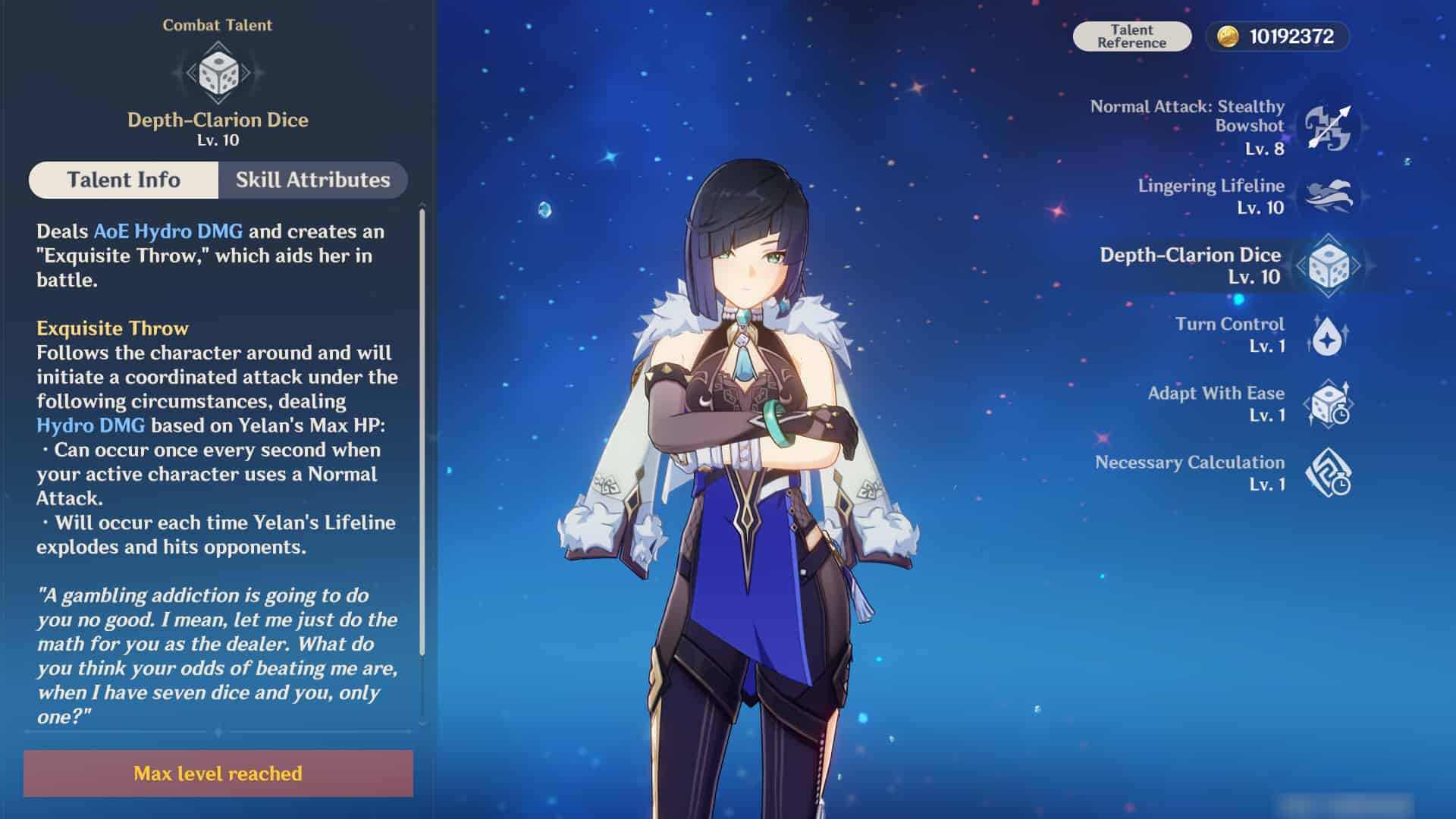Open the Skill Attributes tab
This screenshot has width=1456, height=819.
point(312,180)
